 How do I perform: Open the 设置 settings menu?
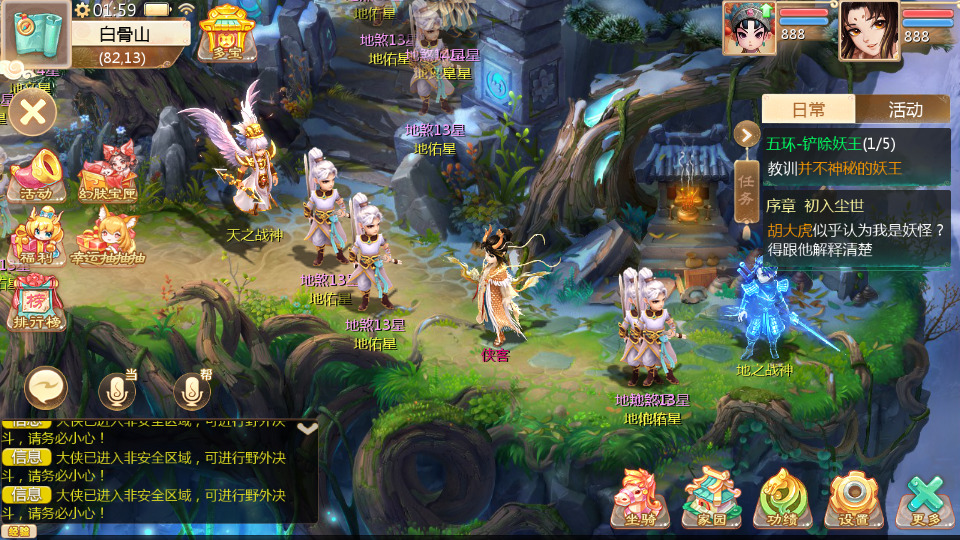tap(853, 497)
